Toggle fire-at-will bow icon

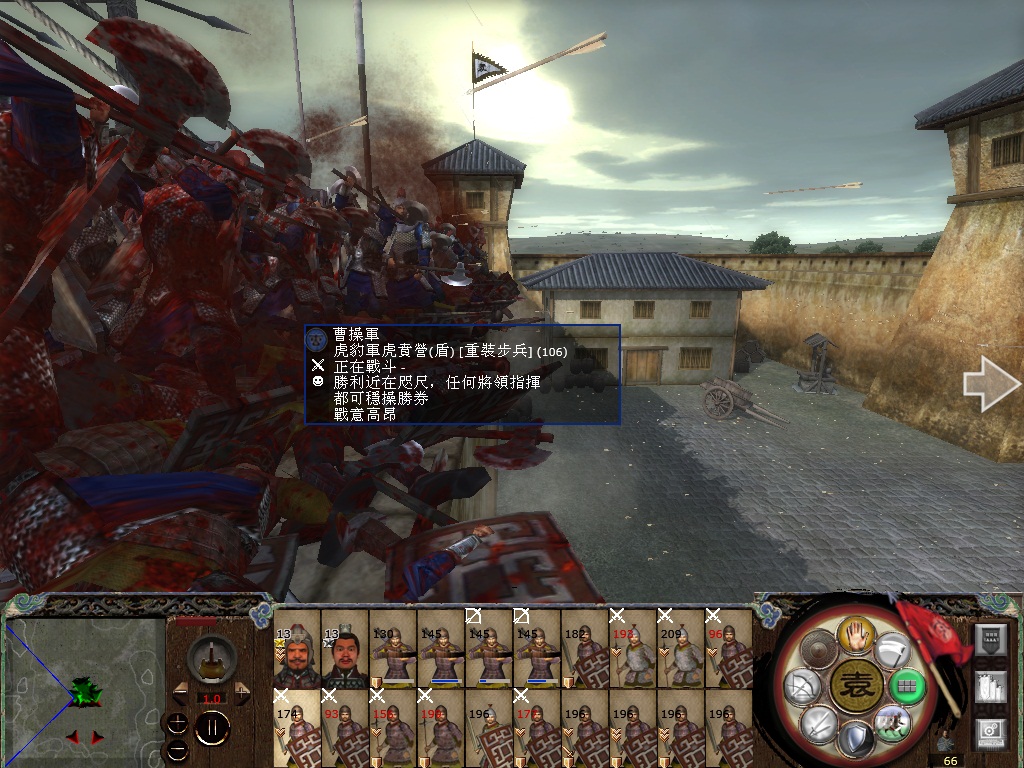click(x=804, y=687)
